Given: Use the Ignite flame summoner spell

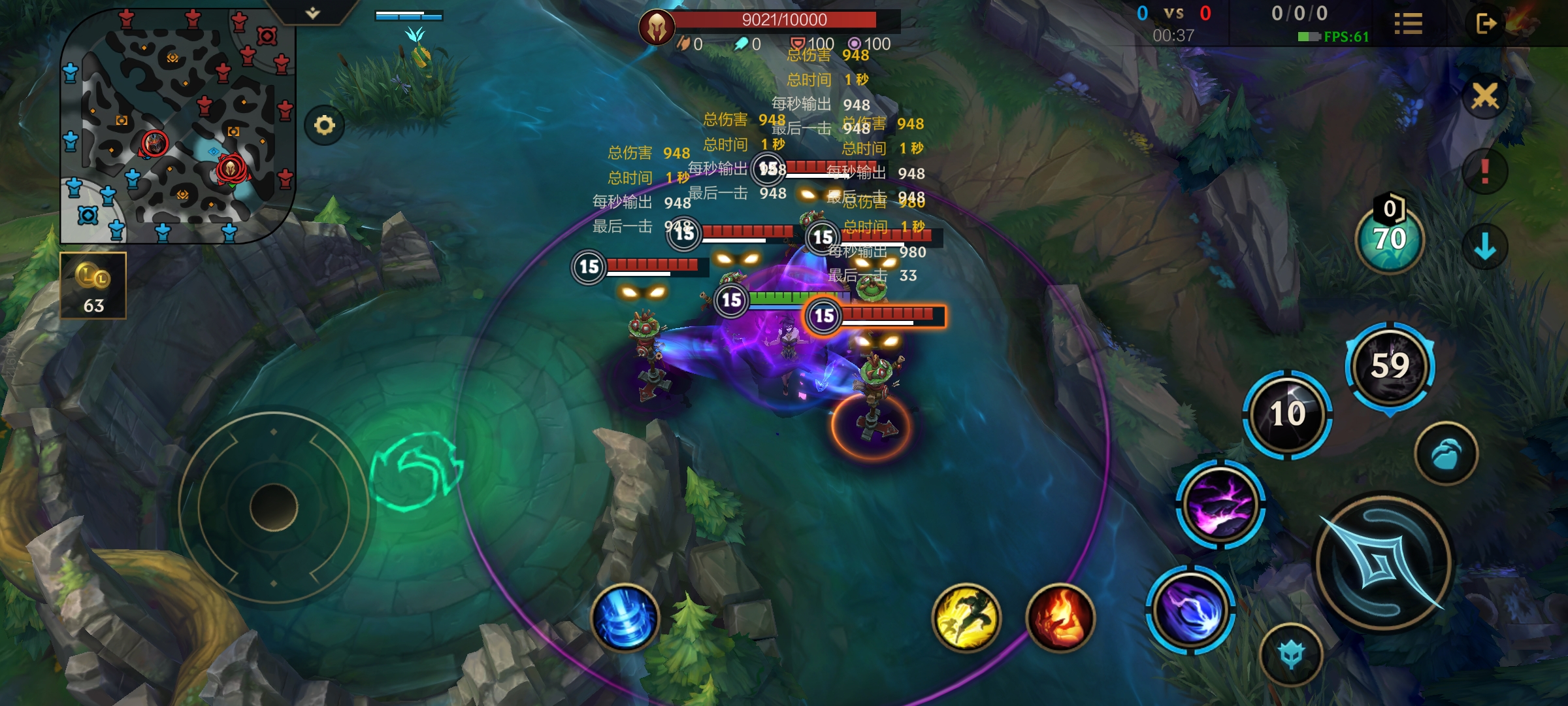Looking at the screenshot, I should point(1060,618).
